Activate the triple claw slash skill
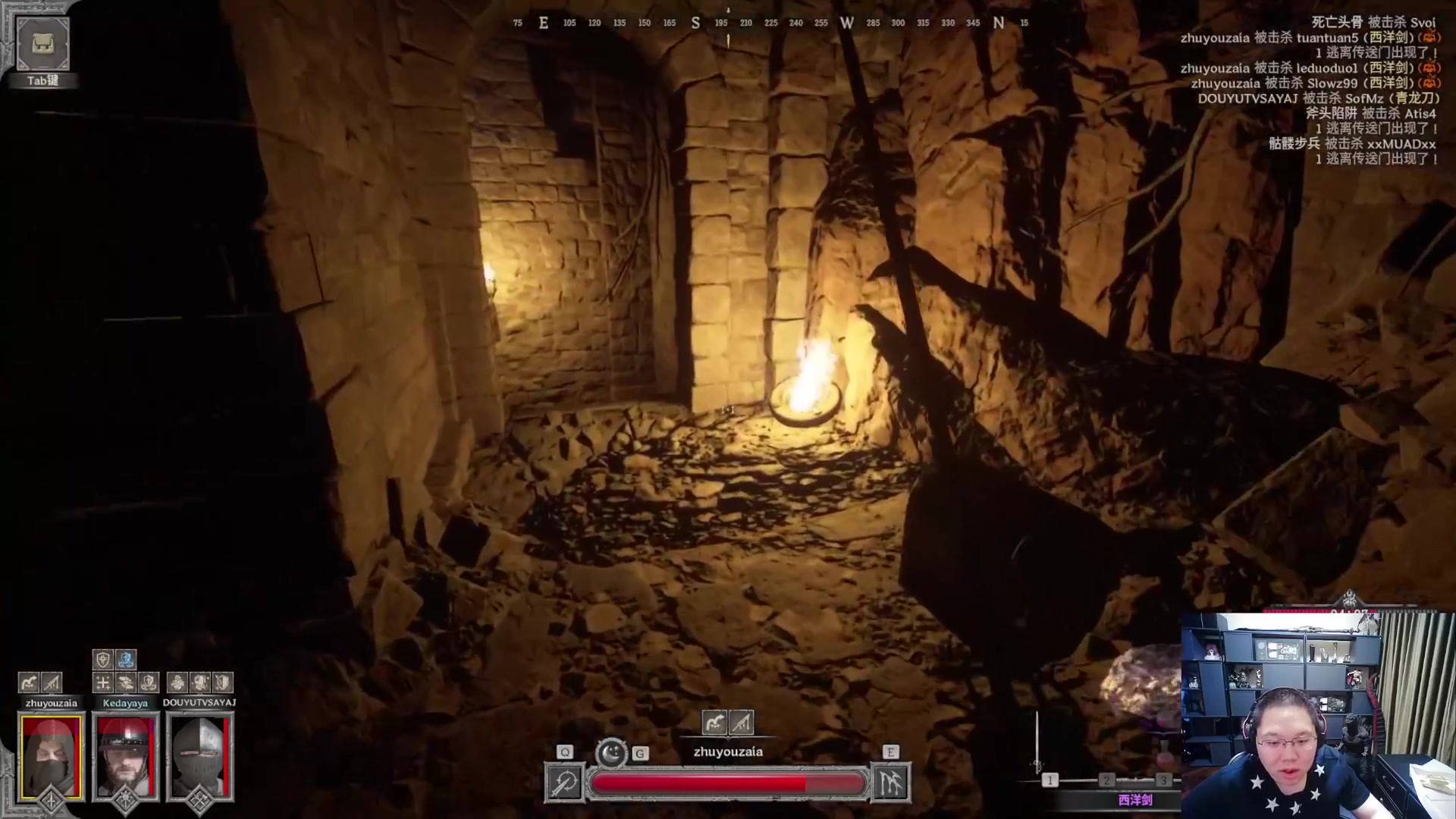Viewport: 1456px width, 819px height. (x=890, y=783)
